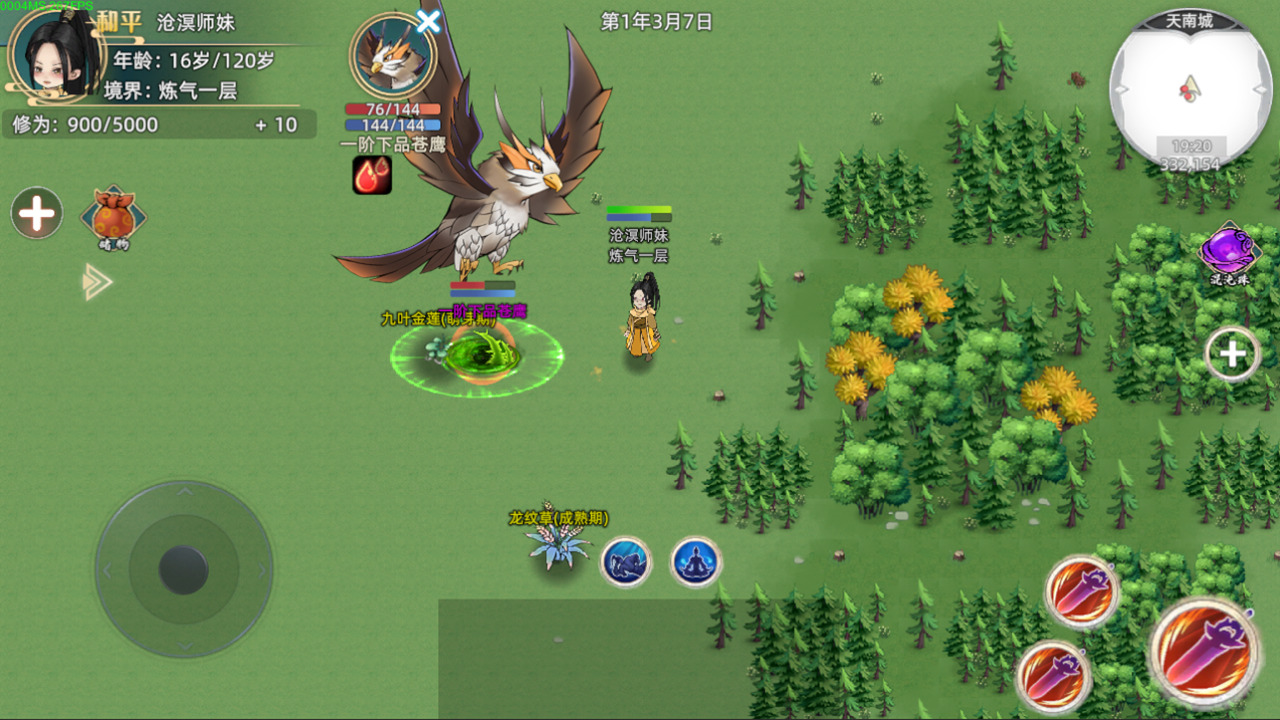Trigger the large main attack button
Image resolution: width=1280 pixels, height=720 pixels.
click(1204, 652)
